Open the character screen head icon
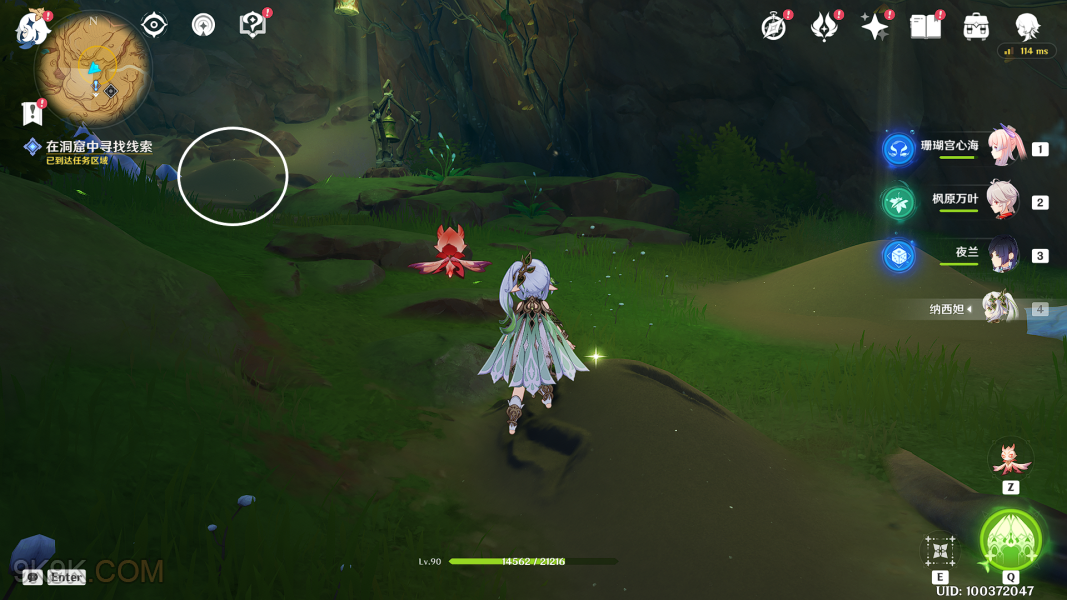 coord(1027,27)
